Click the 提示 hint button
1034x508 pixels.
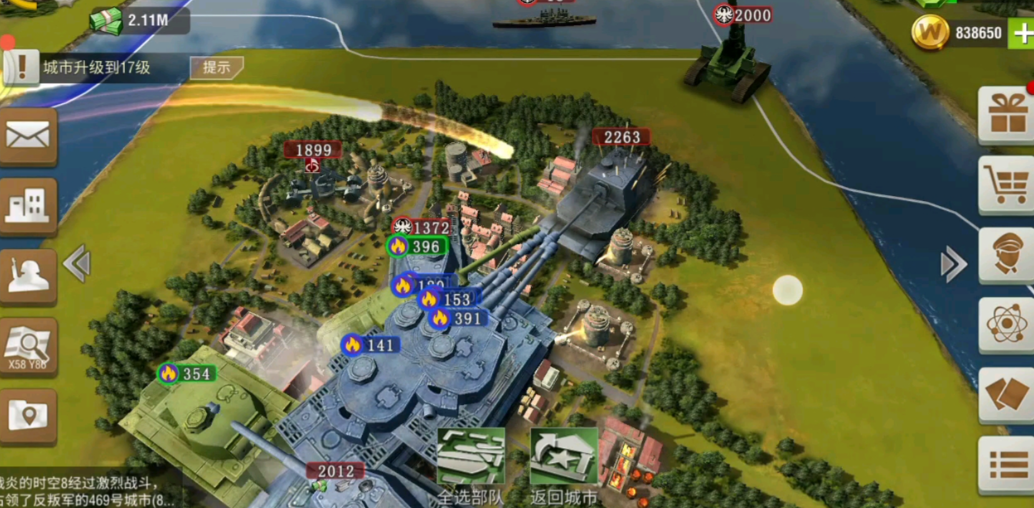[216, 68]
